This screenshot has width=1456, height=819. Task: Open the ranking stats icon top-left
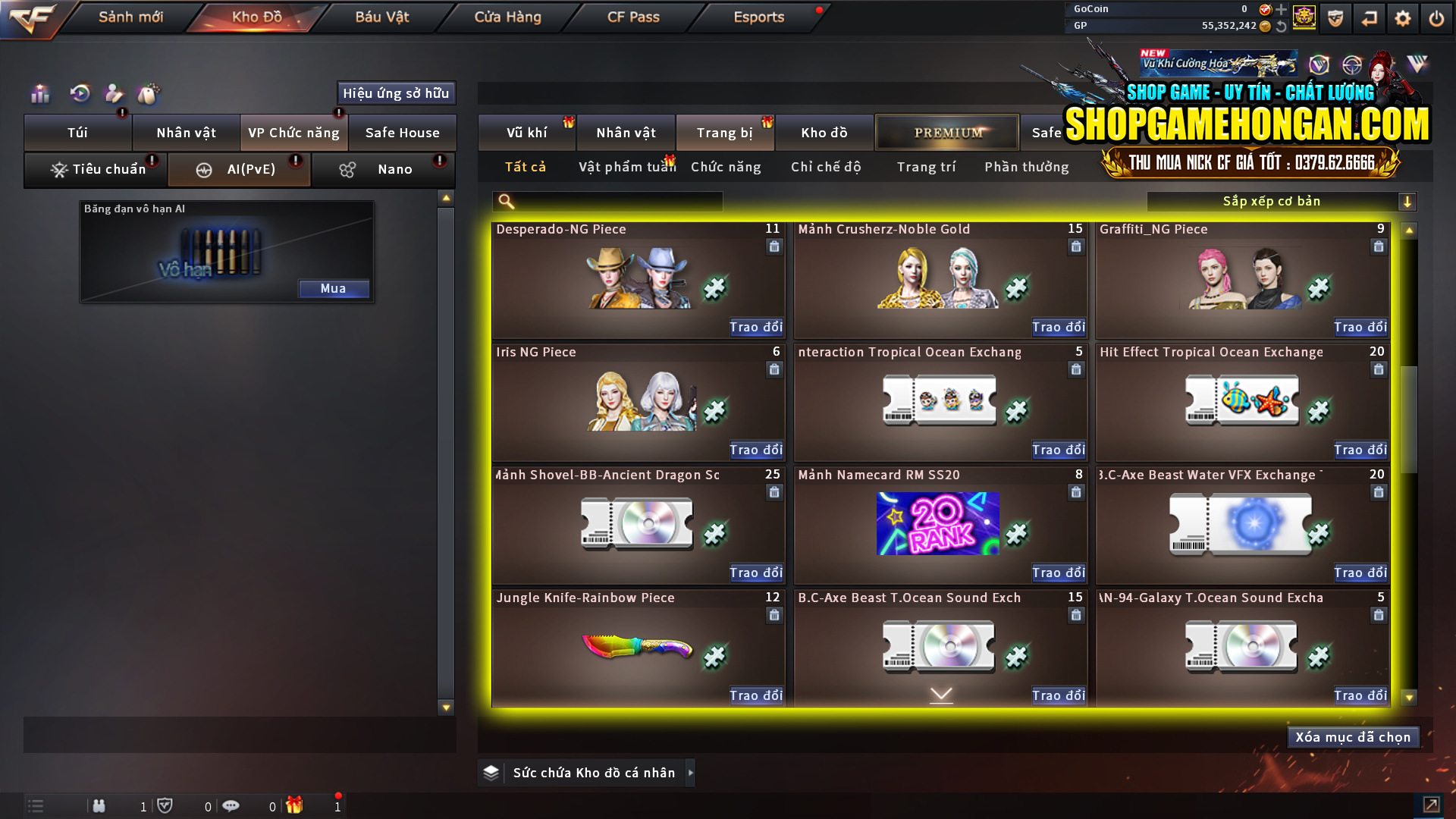(x=39, y=94)
